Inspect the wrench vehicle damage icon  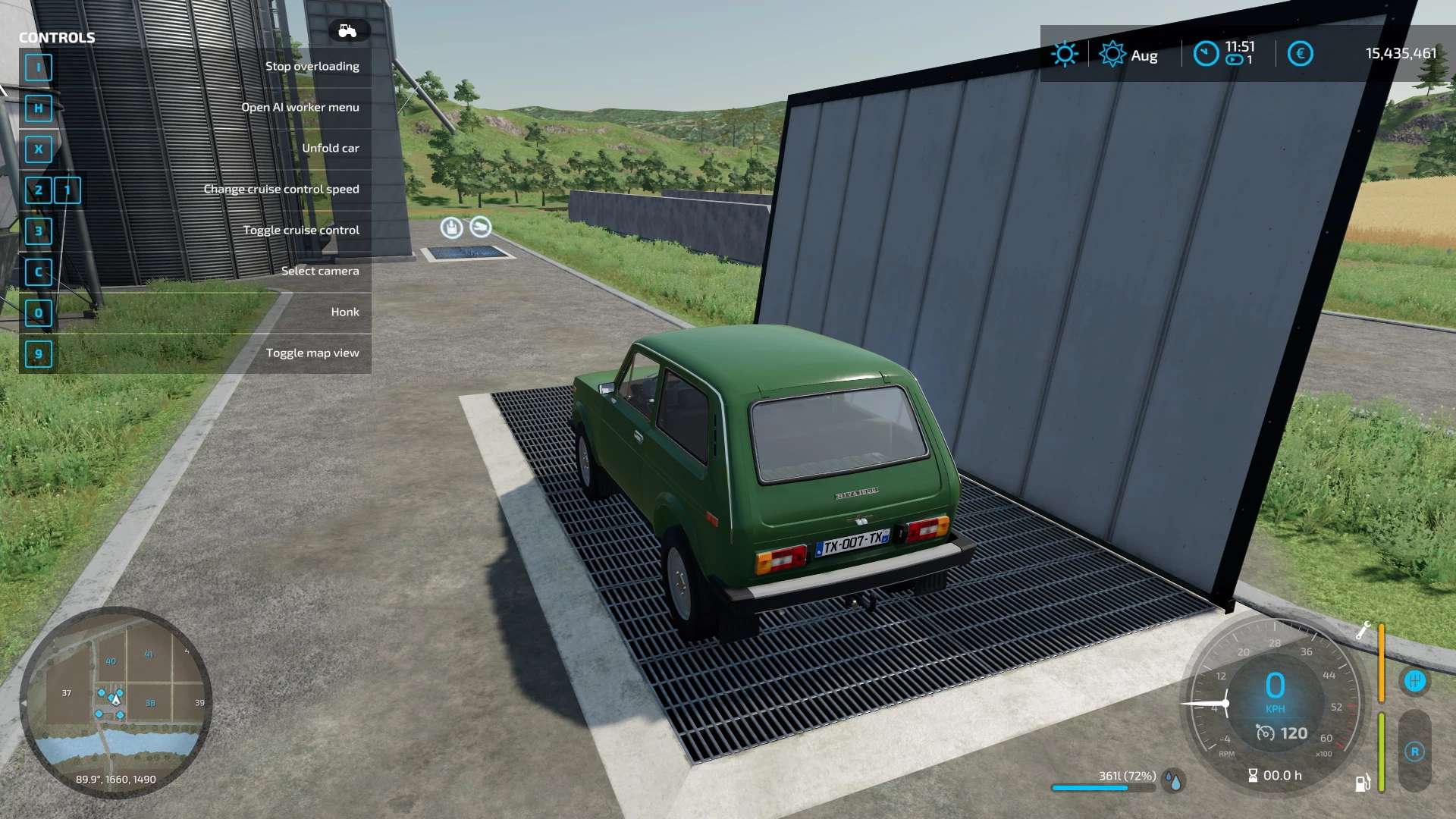pyautogui.click(x=1363, y=630)
